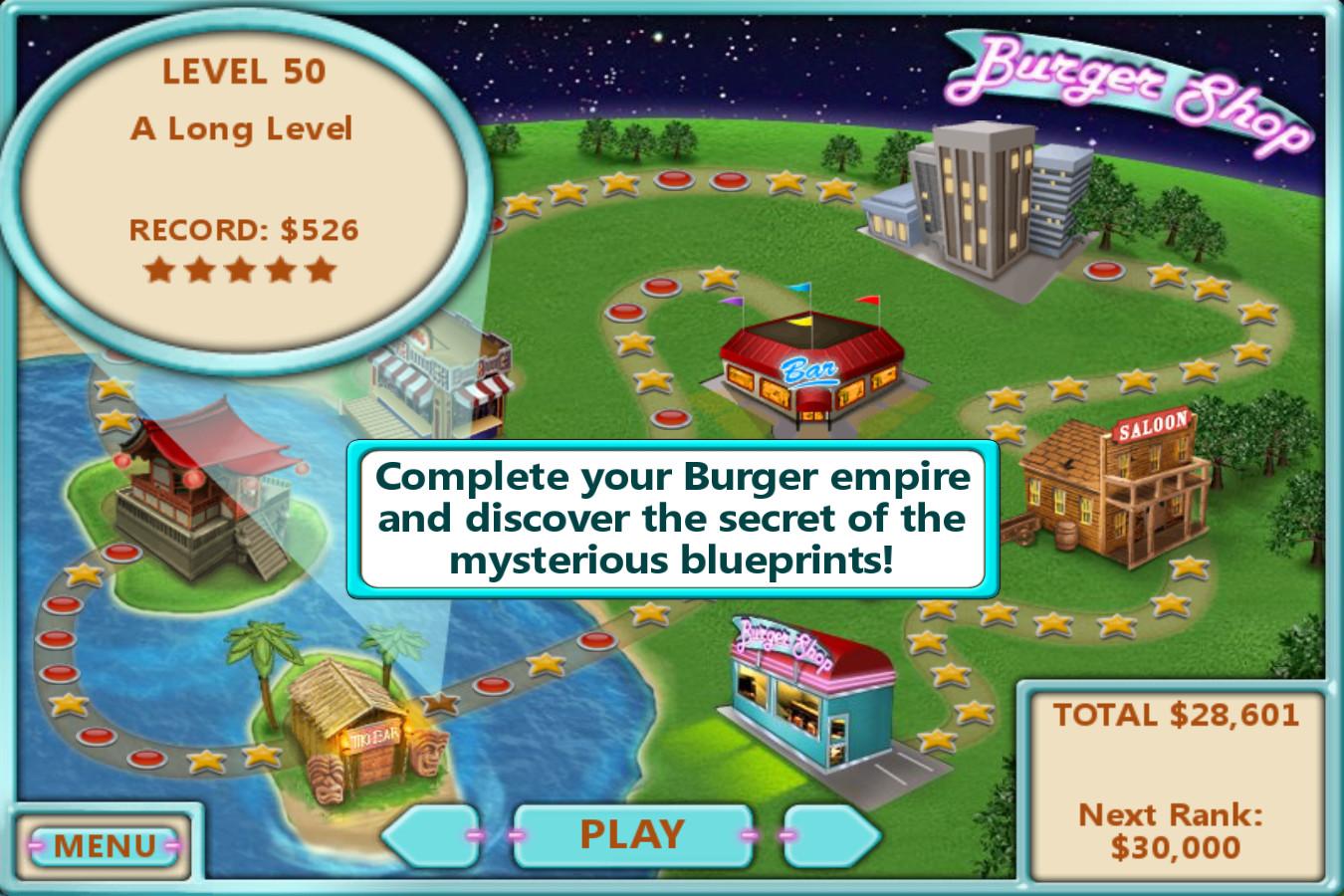Viewport: 1344px width, 896px height.
Task: Click the right navigation arrow beside Play
Action: click(831, 834)
